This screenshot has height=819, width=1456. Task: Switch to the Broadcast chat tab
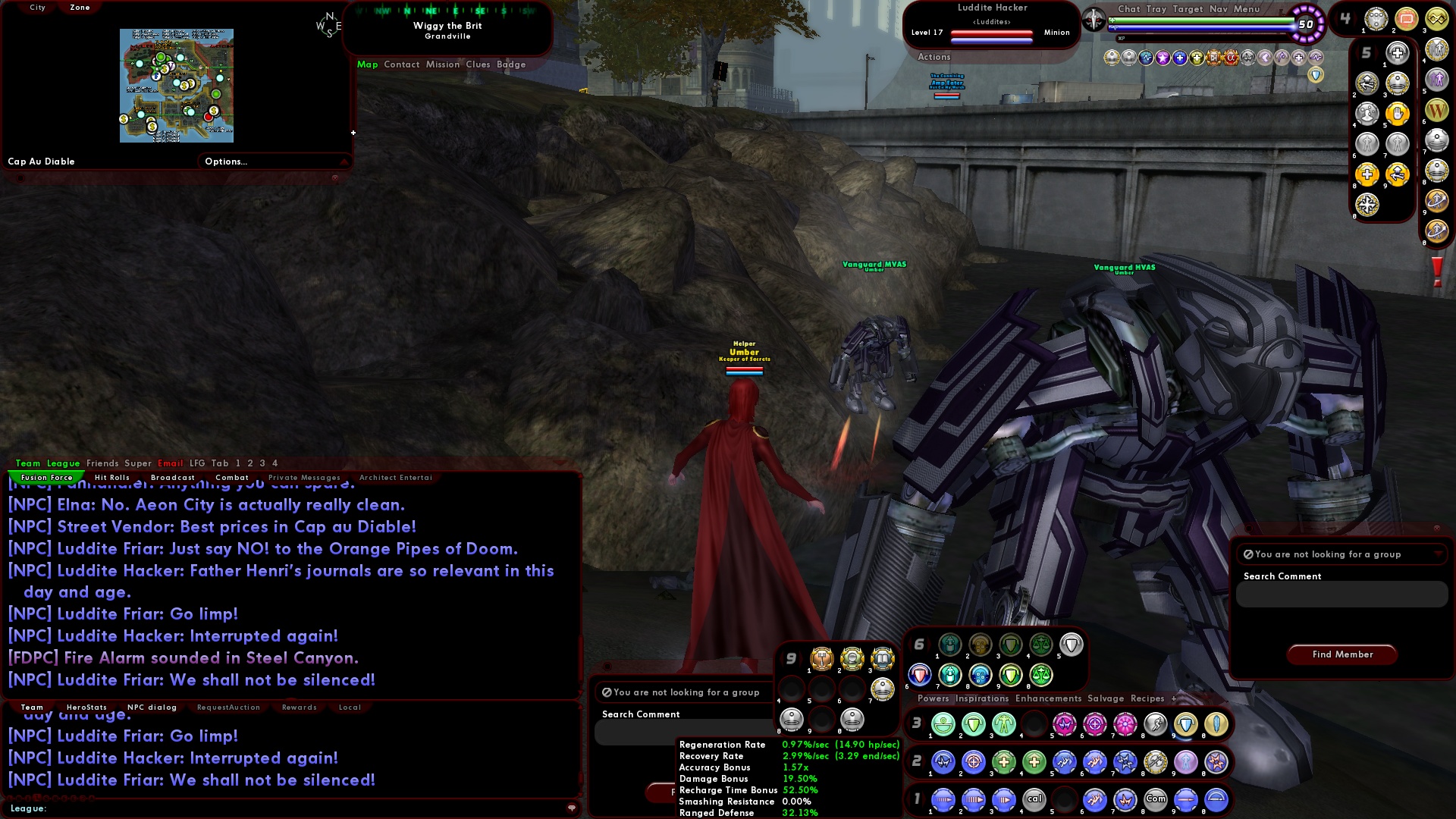pos(172,477)
